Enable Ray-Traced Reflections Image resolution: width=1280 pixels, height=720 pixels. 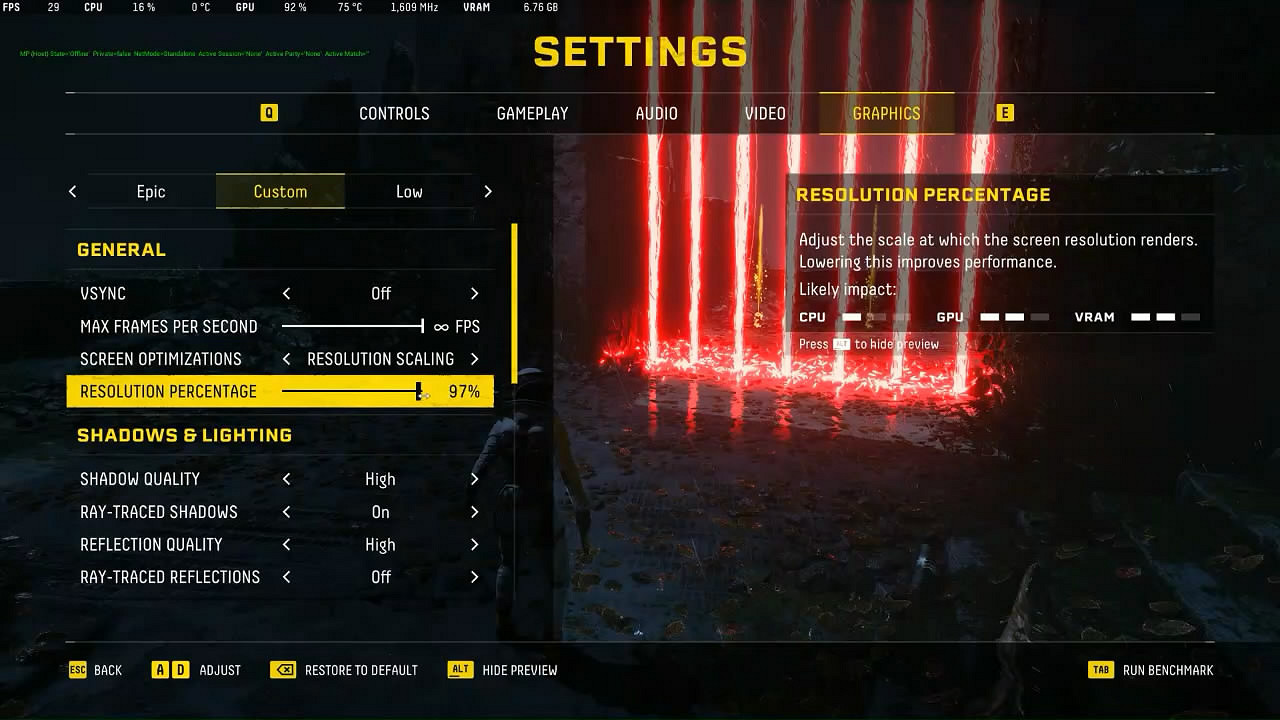tap(475, 577)
